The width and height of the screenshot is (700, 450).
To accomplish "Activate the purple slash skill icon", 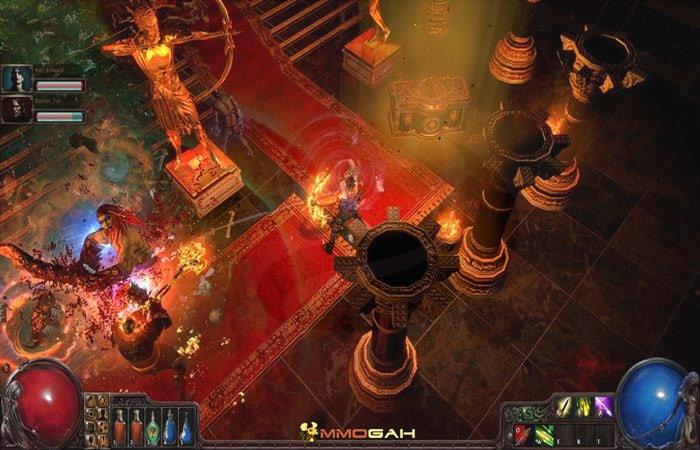I will click(604, 406).
